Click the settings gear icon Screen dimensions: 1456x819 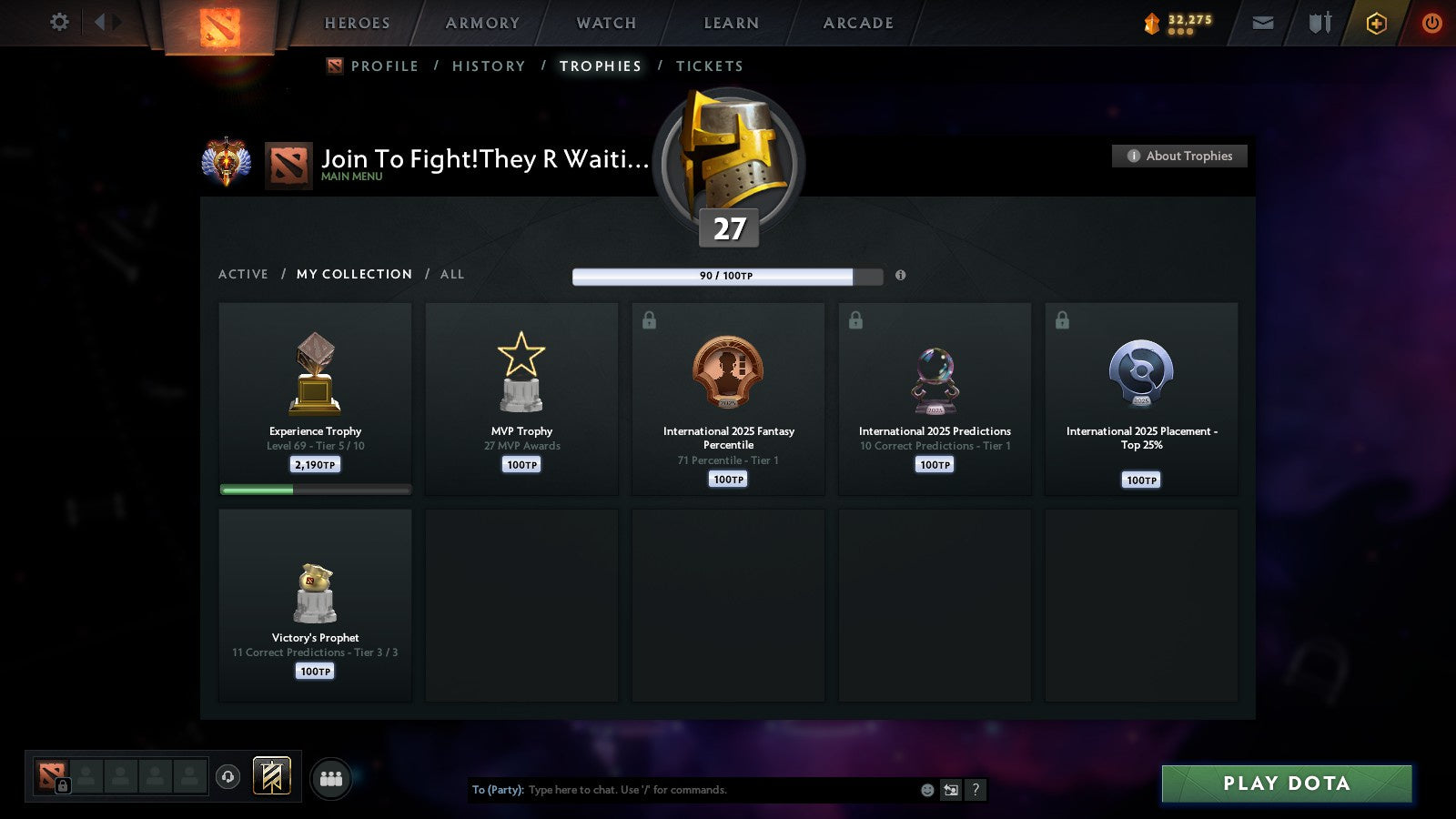tap(59, 22)
